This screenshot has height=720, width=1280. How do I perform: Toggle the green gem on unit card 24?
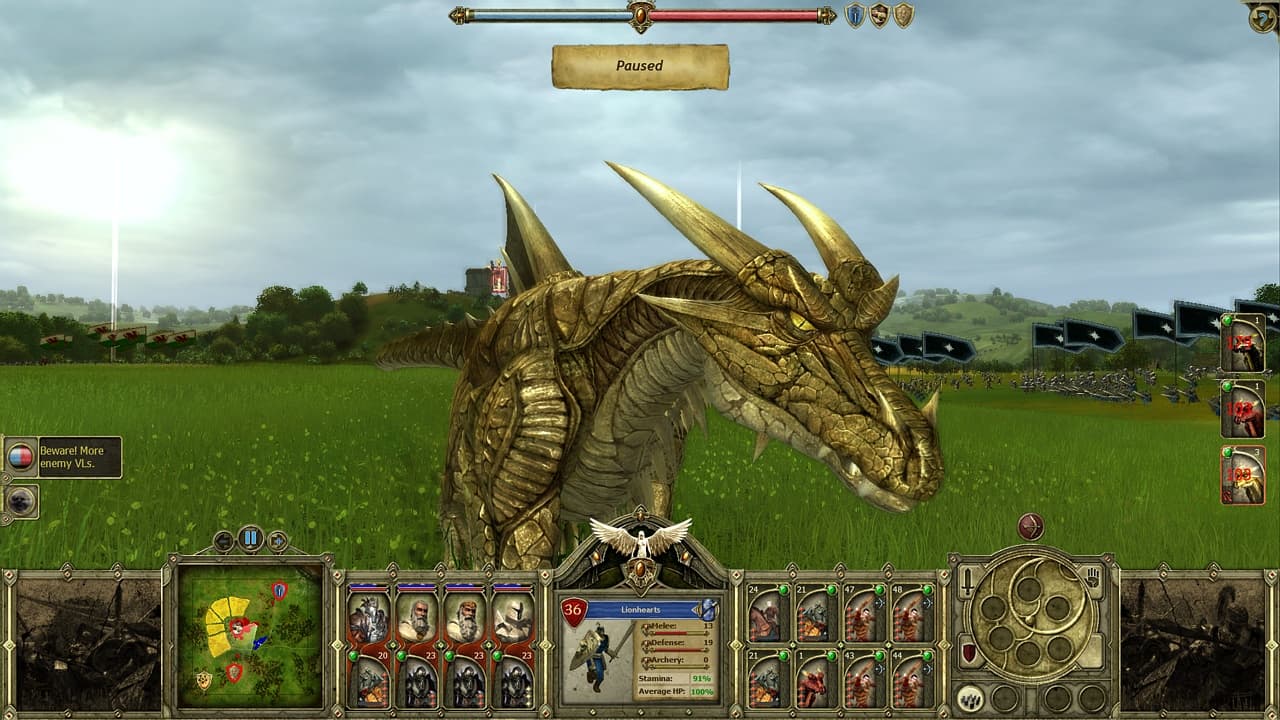pos(783,589)
